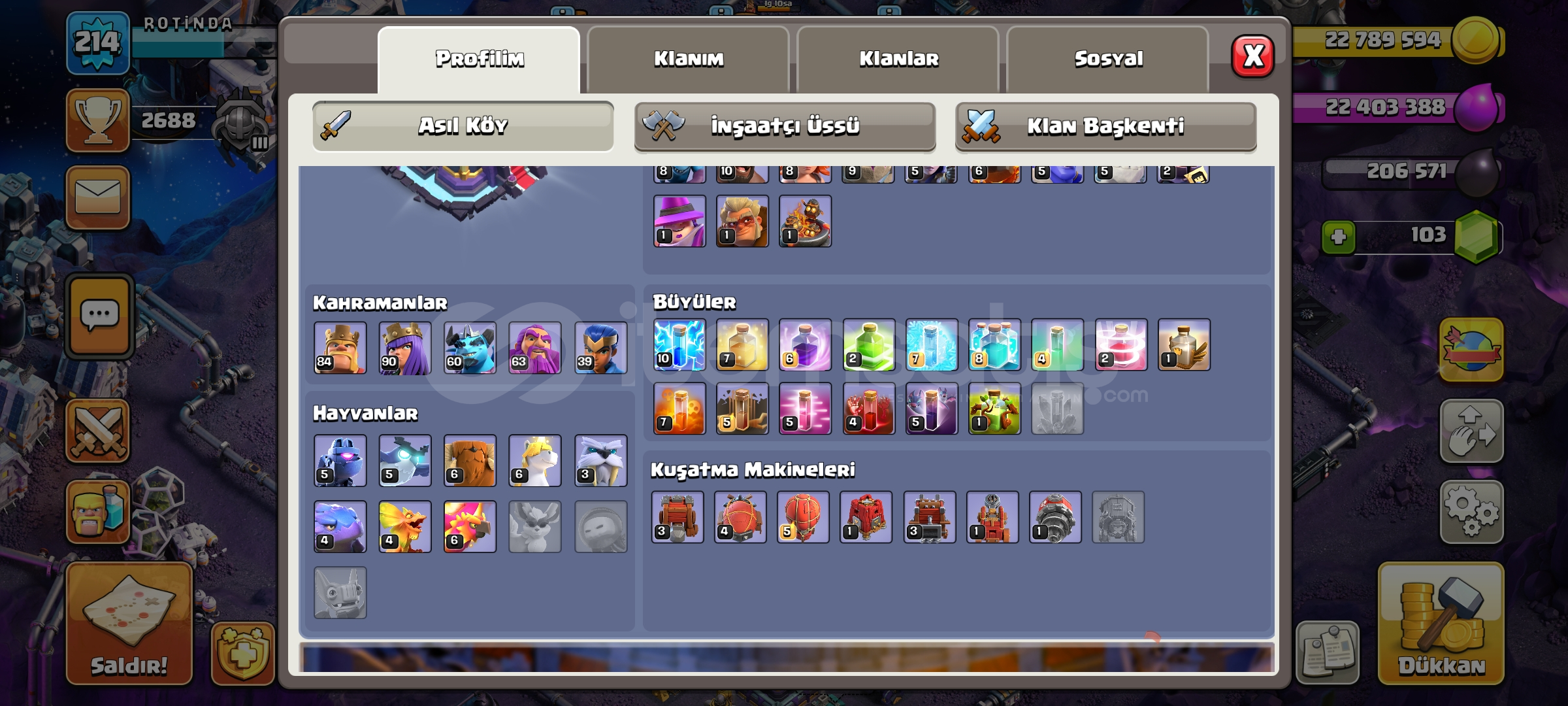The width and height of the screenshot is (1568, 706).
Task: Click the Wall Wrecker siege machine
Action: tap(678, 516)
